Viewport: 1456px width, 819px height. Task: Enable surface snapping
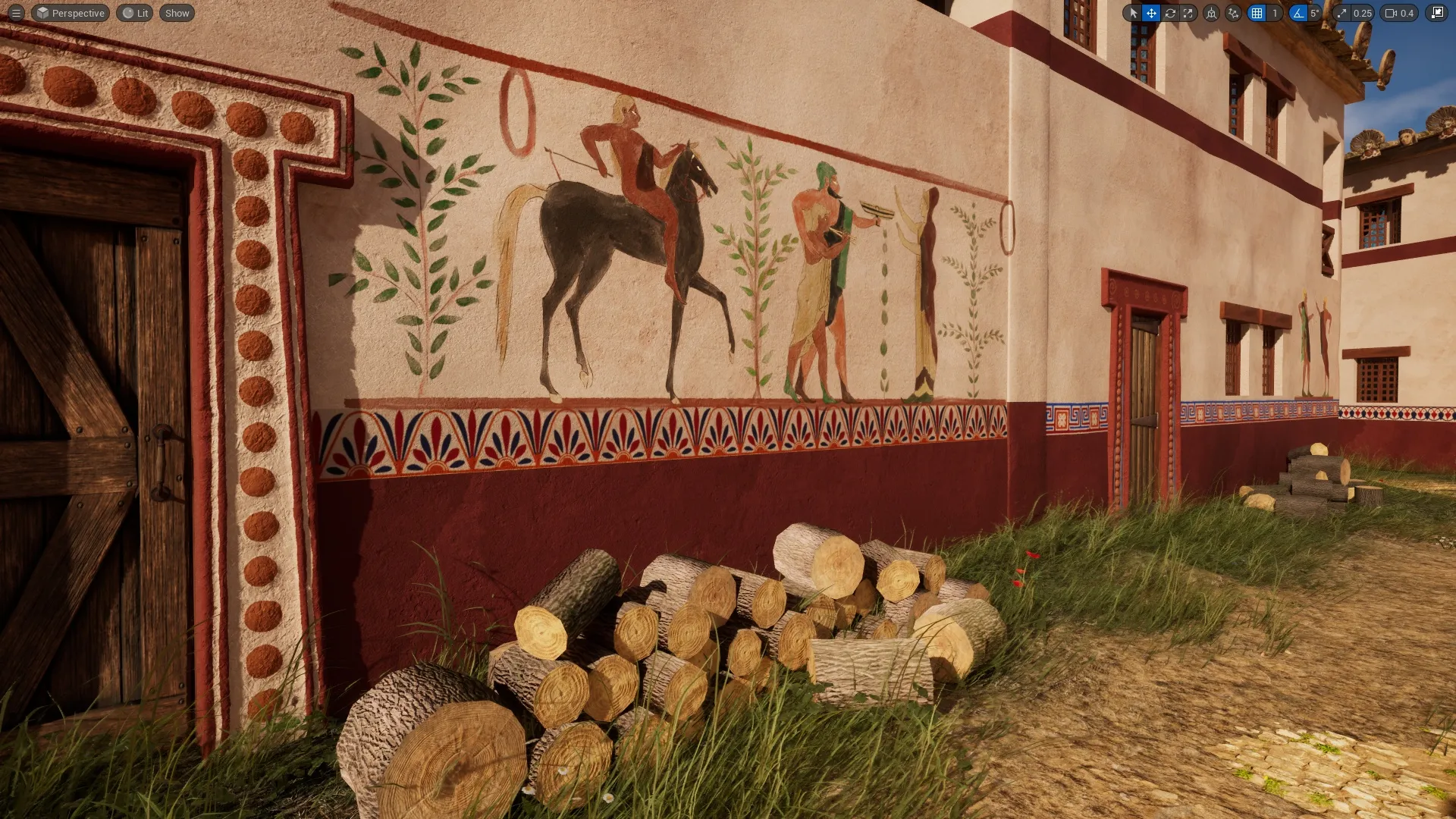pos(1233,13)
